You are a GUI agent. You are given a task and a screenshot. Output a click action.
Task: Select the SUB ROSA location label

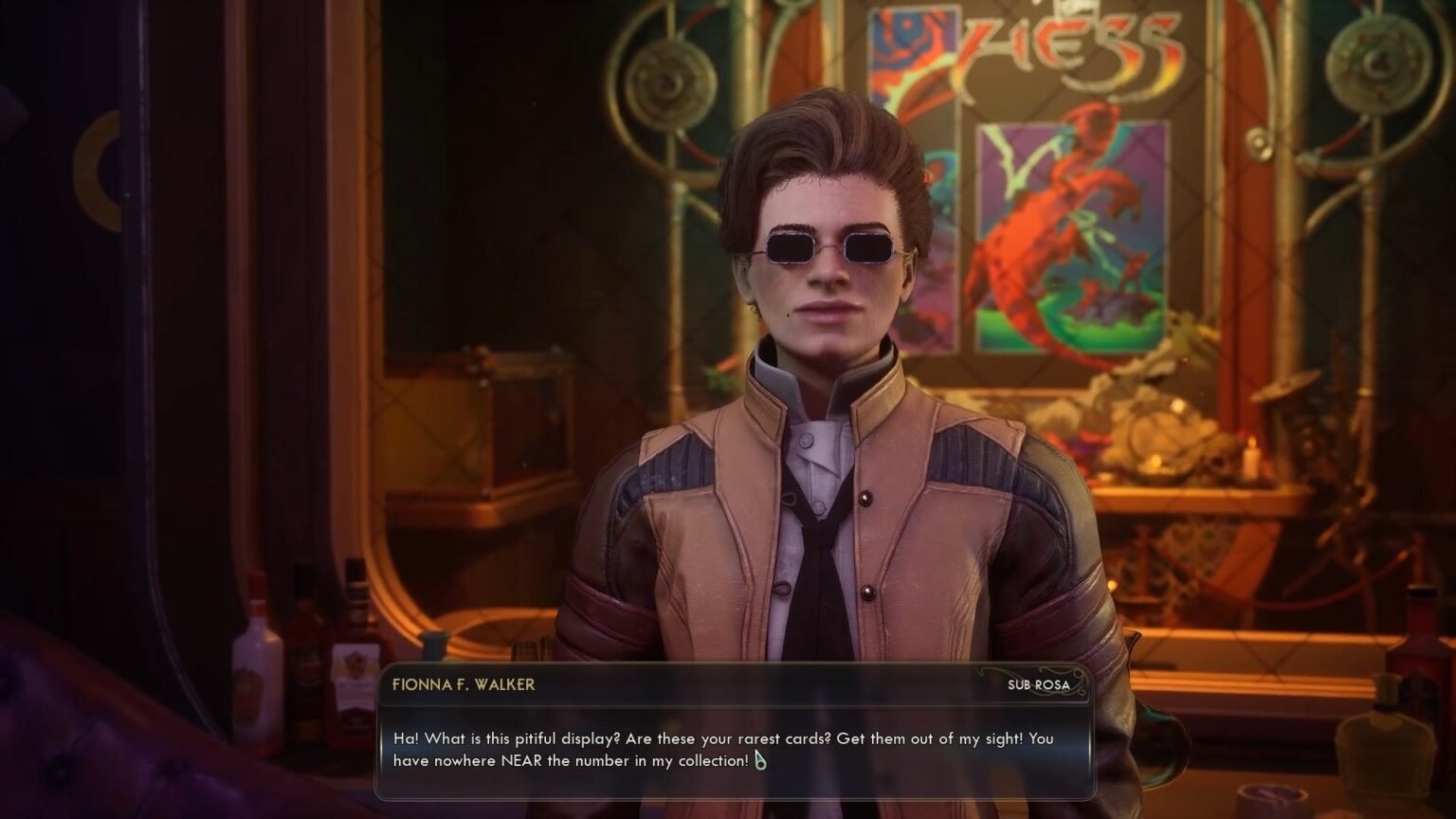click(1037, 684)
